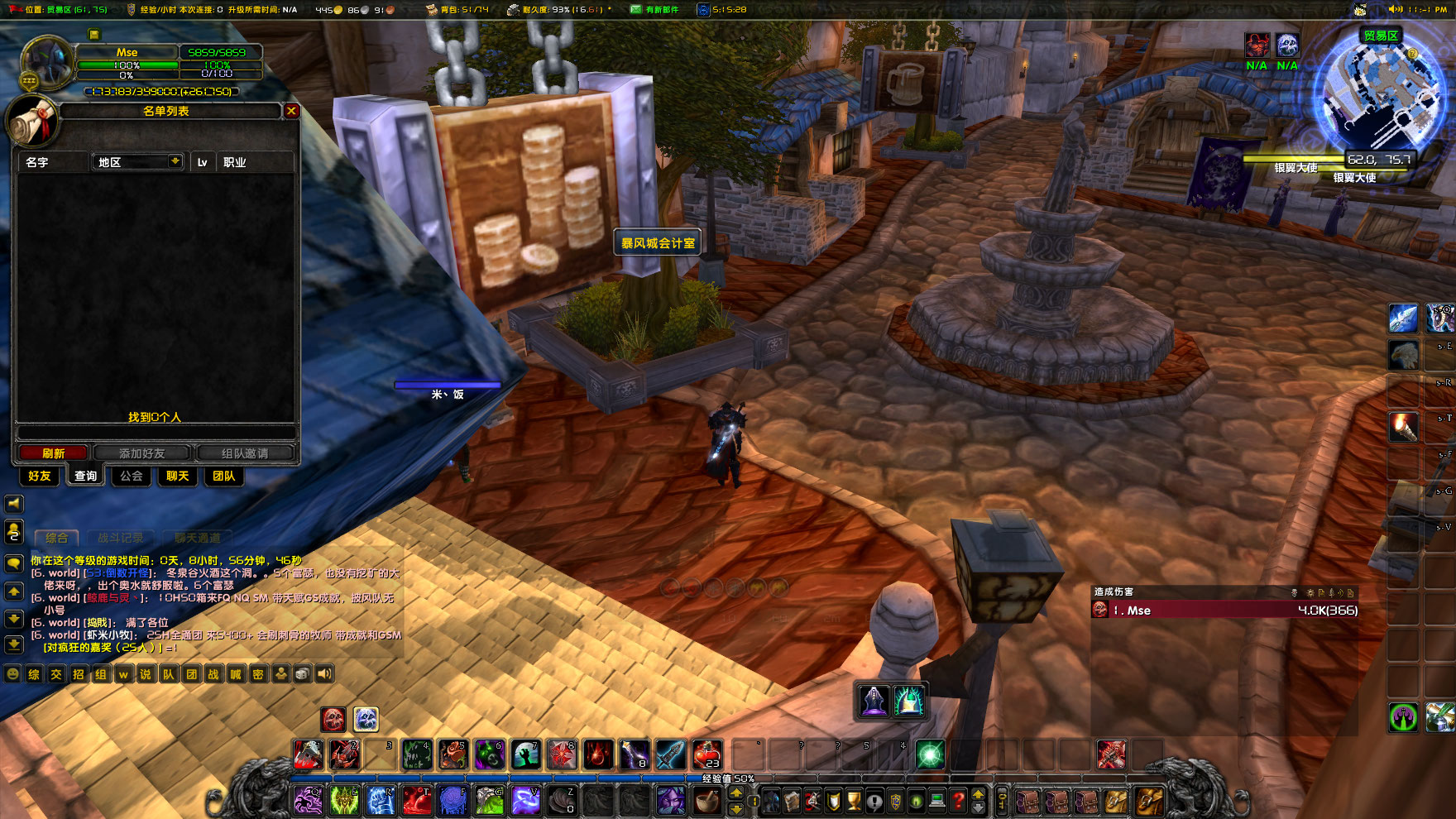Switch to the 公会 tab in the social panel
The image size is (1456, 819).
tap(130, 477)
